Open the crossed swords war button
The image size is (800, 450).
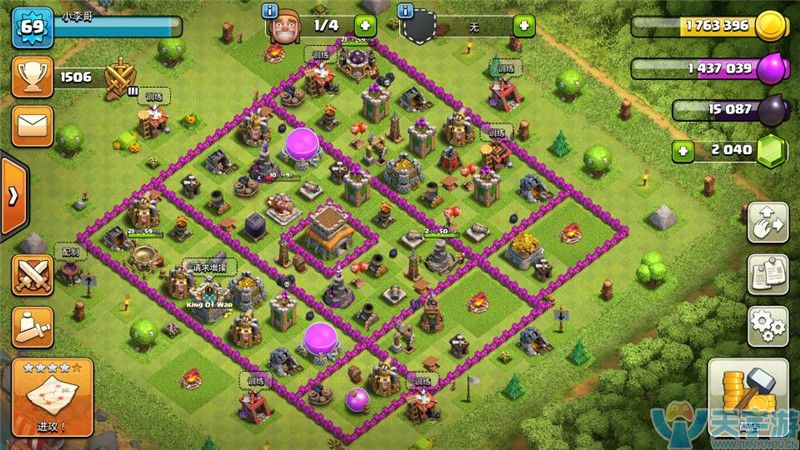[x=31, y=275]
